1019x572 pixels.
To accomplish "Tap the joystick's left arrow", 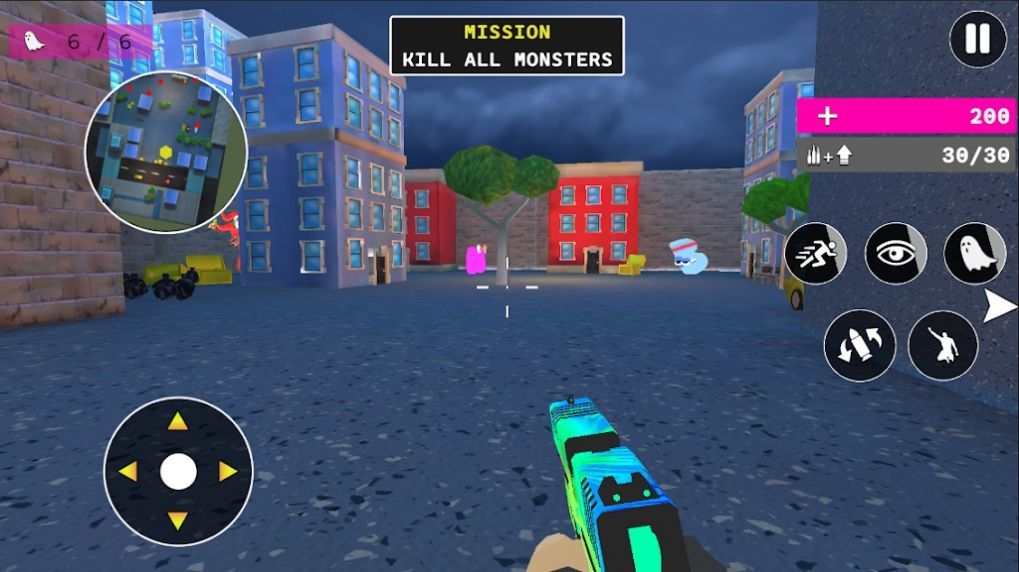I will click(x=129, y=471).
